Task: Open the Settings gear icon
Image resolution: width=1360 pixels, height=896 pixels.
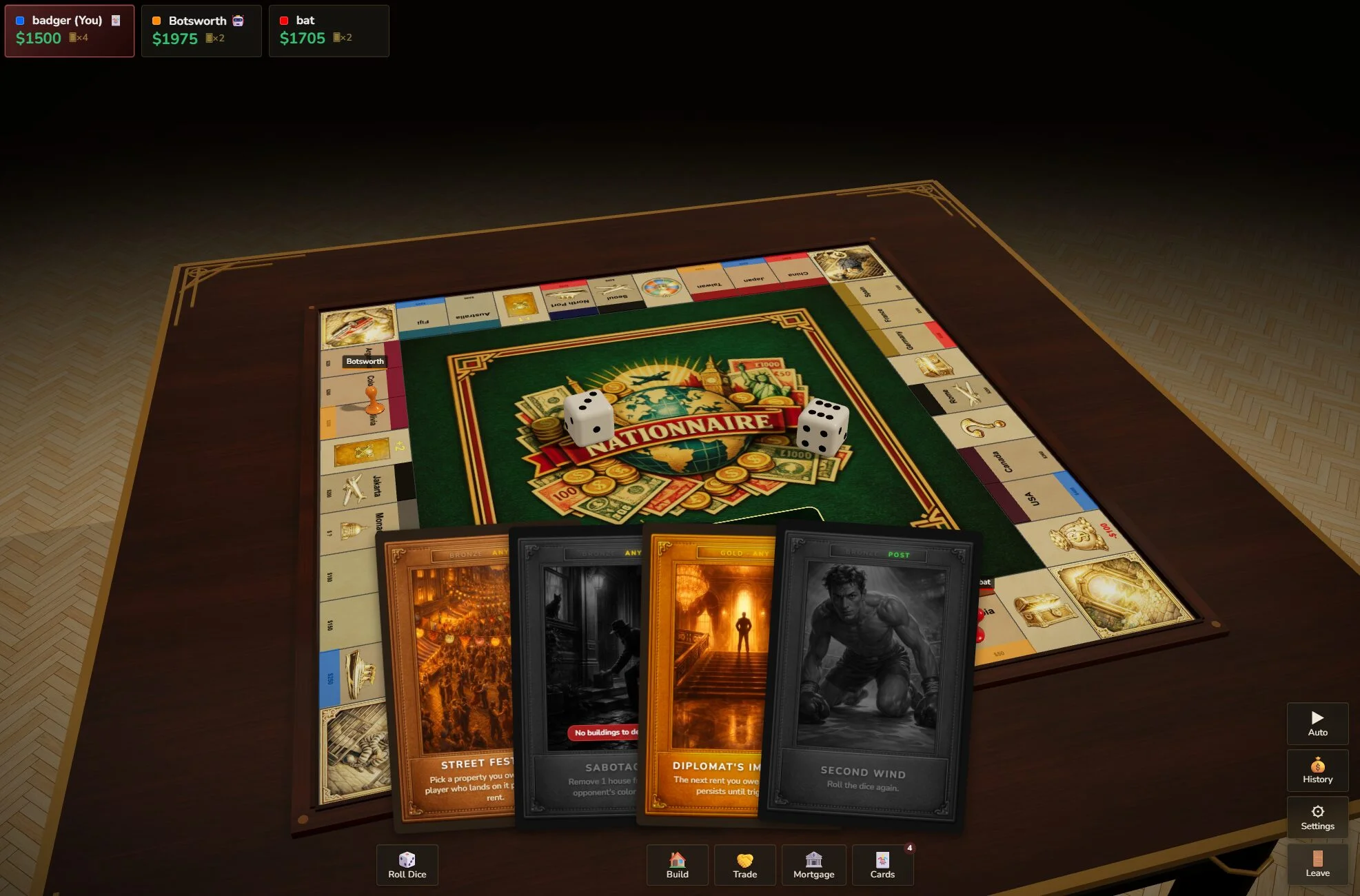Action: point(1317,811)
